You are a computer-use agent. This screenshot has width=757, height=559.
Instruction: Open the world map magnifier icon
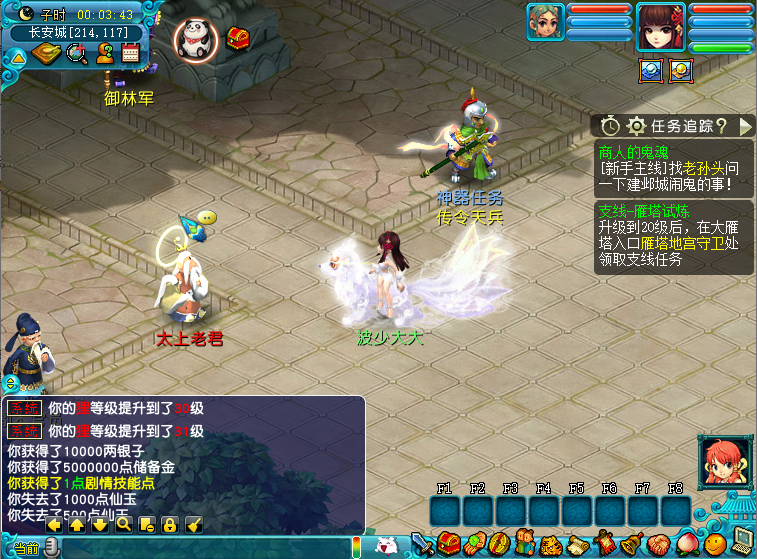point(76,54)
